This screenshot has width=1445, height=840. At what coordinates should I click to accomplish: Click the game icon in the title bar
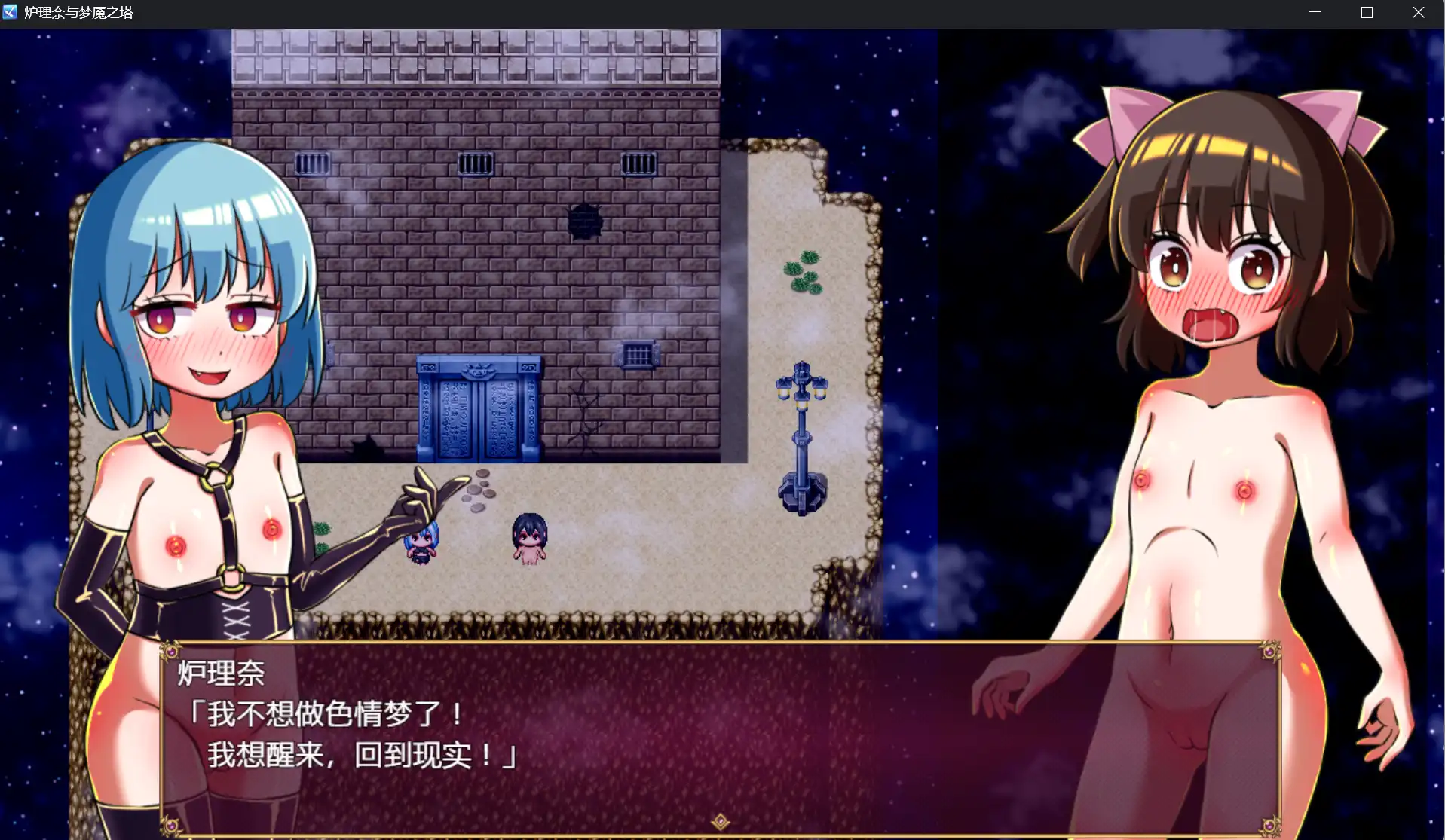tap(12, 12)
